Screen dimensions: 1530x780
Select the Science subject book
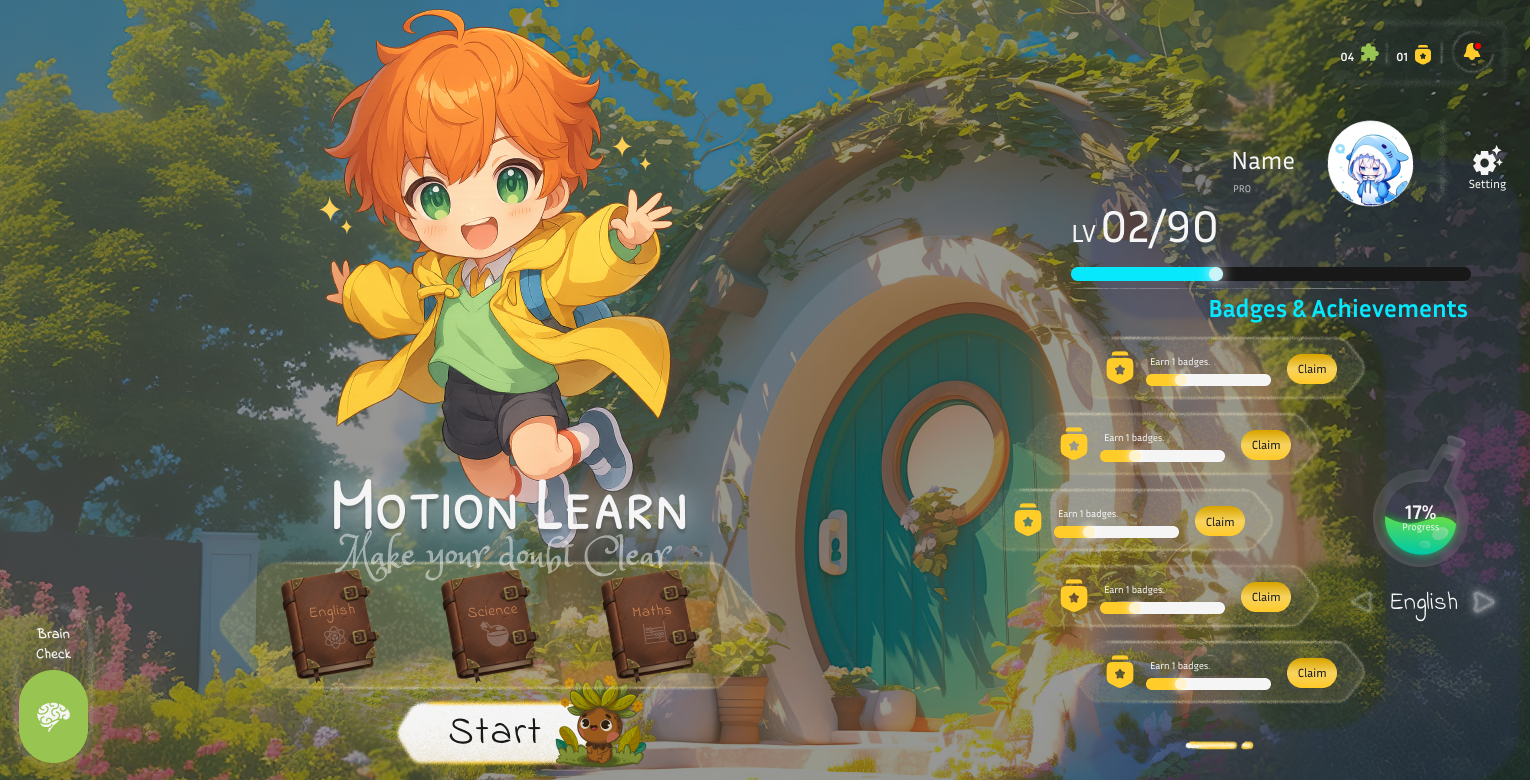point(489,624)
